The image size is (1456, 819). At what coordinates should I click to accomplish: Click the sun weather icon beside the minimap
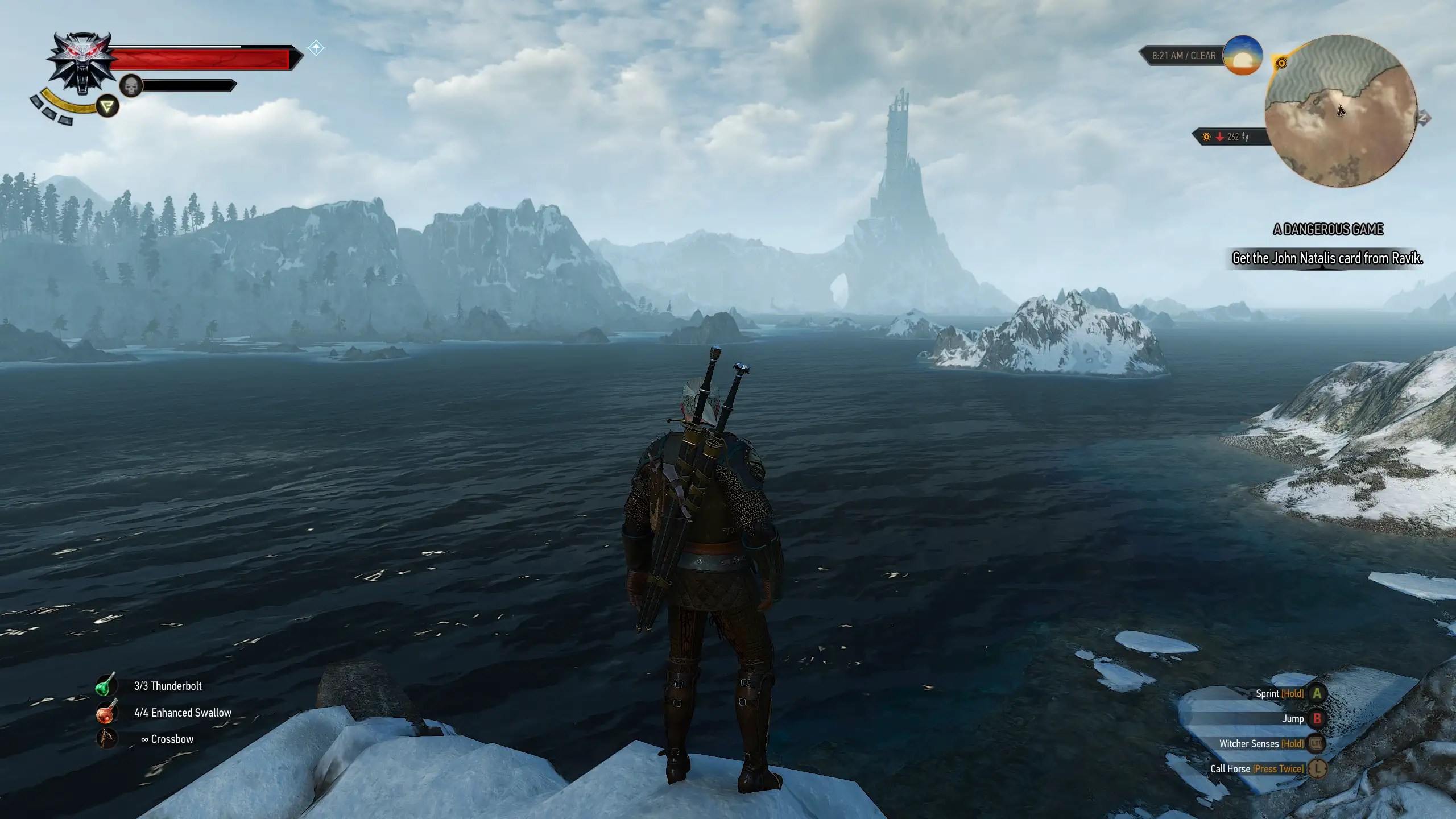tap(1243, 57)
